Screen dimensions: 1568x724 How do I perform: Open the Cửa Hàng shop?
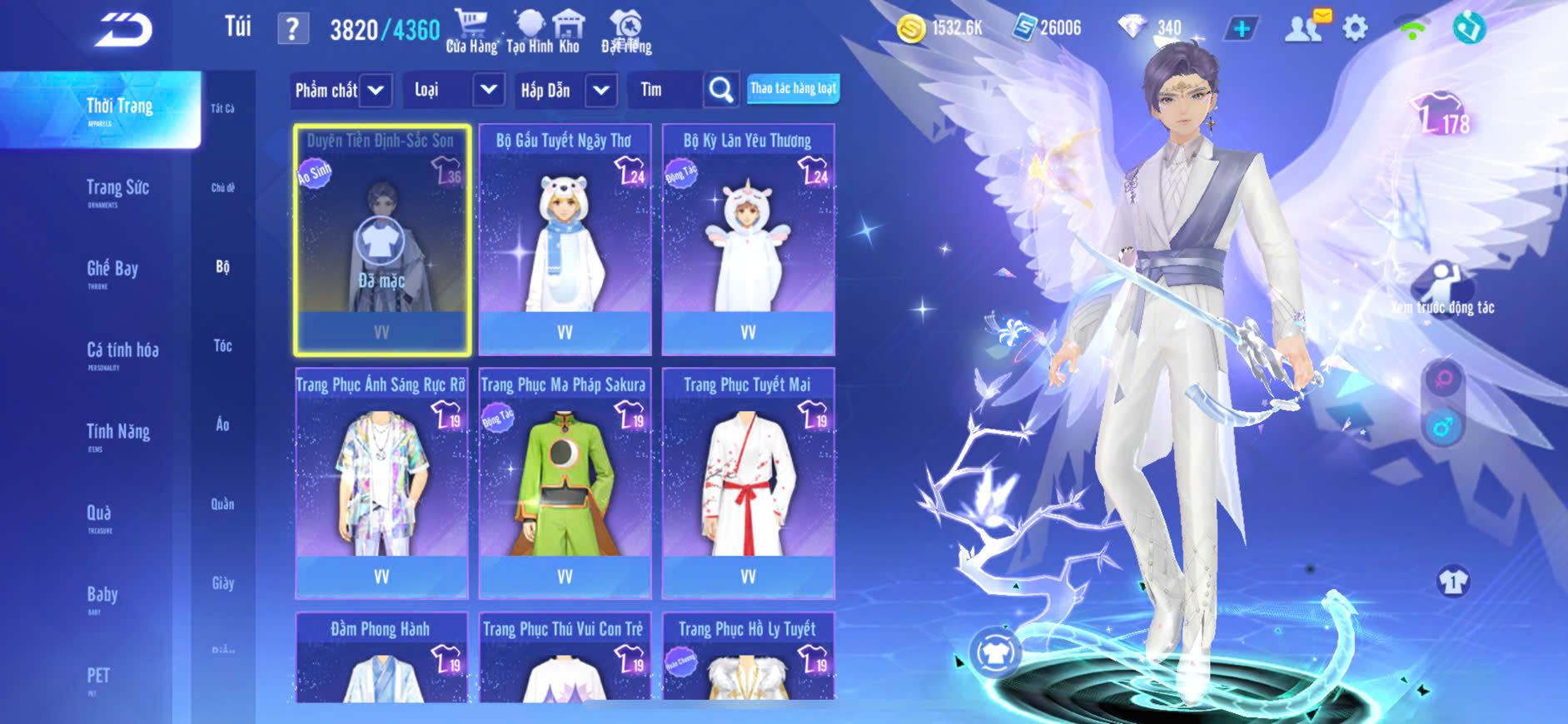pos(471,32)
